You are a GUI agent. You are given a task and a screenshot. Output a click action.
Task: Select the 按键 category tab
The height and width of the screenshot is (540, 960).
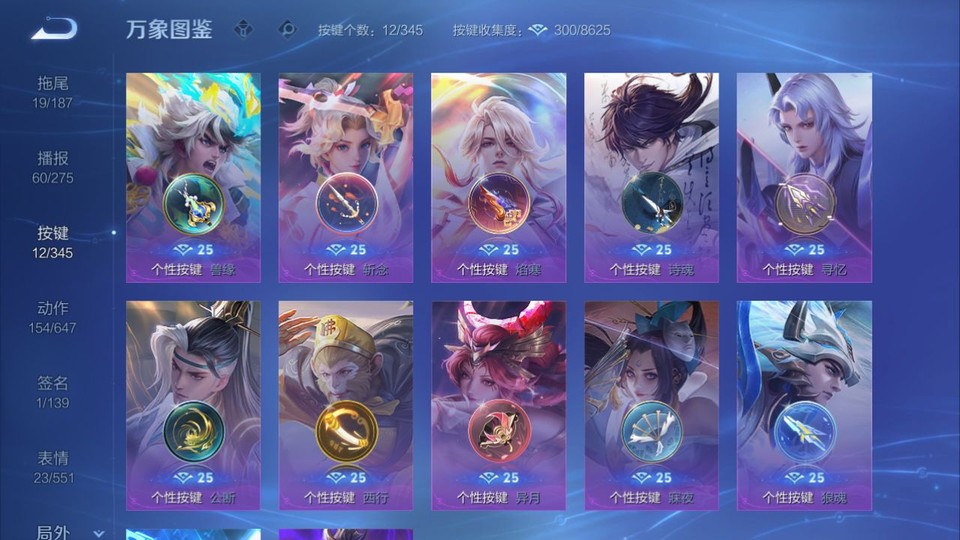[54, 241]
